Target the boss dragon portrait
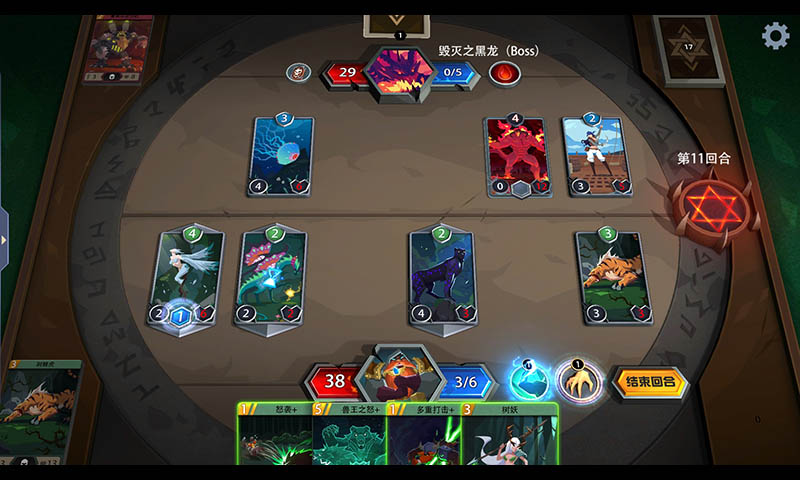The image size is (800, 480). (x=398, y=72)
